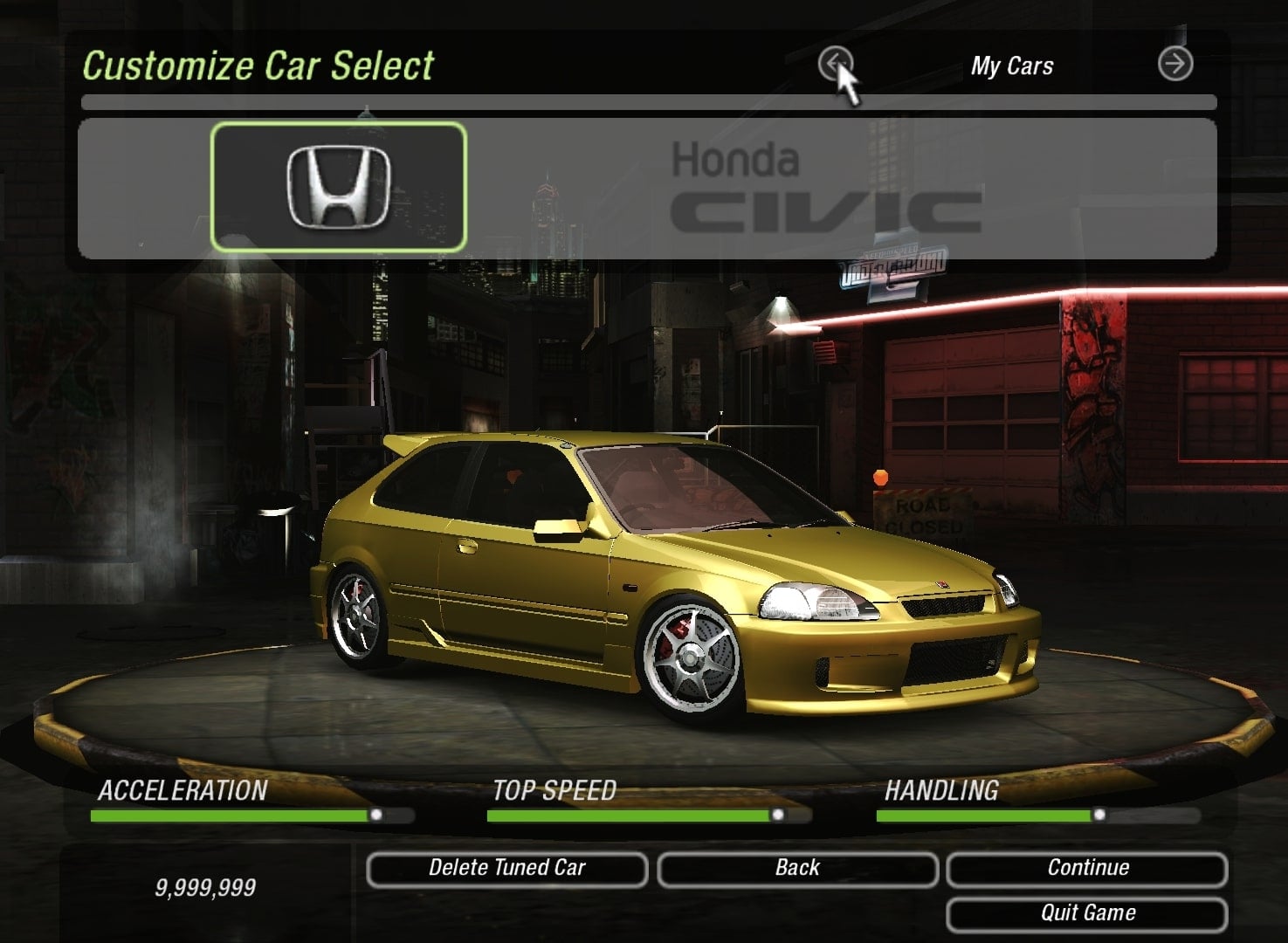
Task: Quit the game
Action: click(x=1087, y=914)
